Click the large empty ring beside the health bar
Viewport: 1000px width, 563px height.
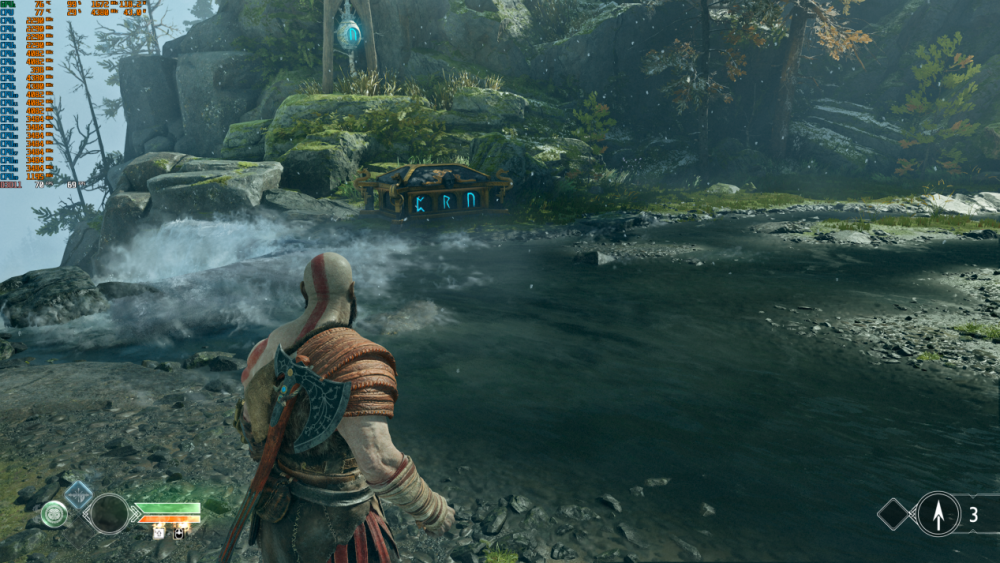108,514
